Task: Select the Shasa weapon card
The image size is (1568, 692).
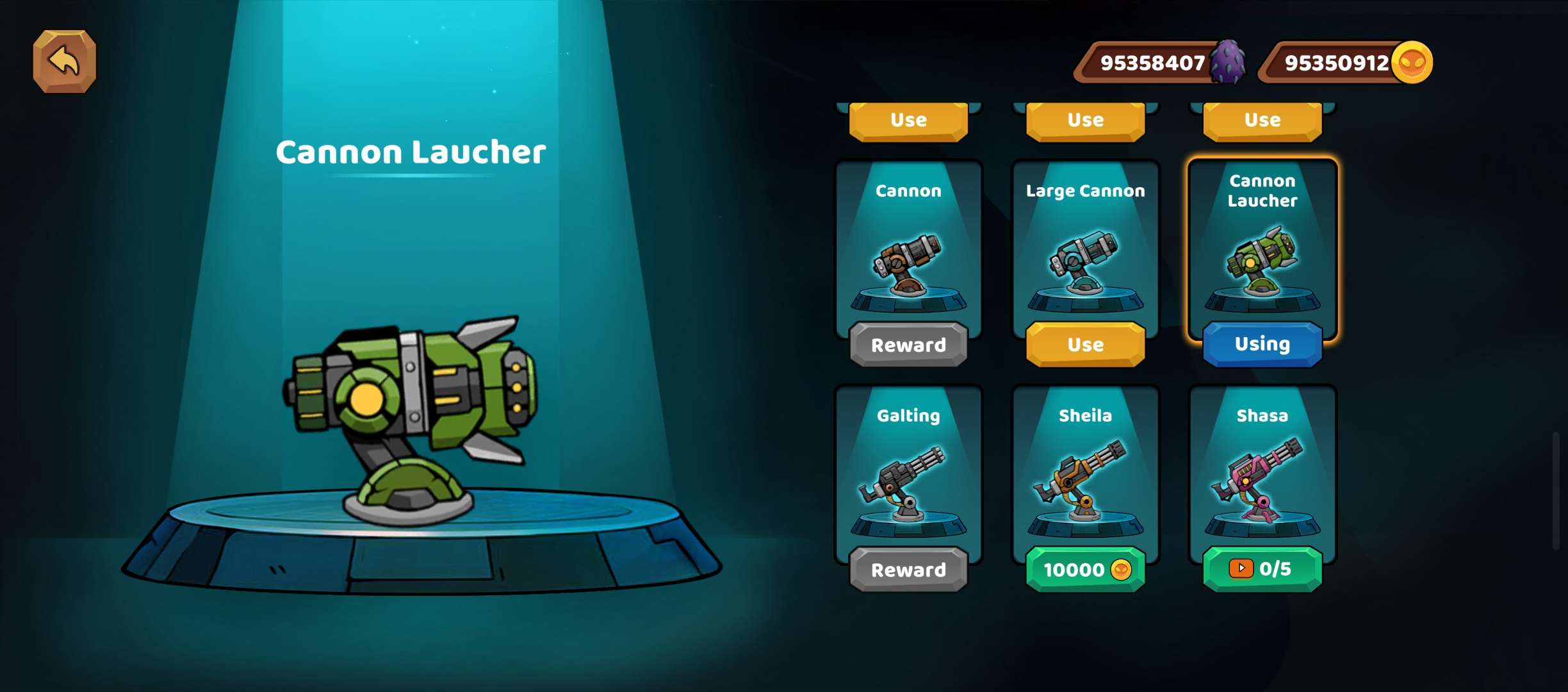Action: click(1262, 474)
